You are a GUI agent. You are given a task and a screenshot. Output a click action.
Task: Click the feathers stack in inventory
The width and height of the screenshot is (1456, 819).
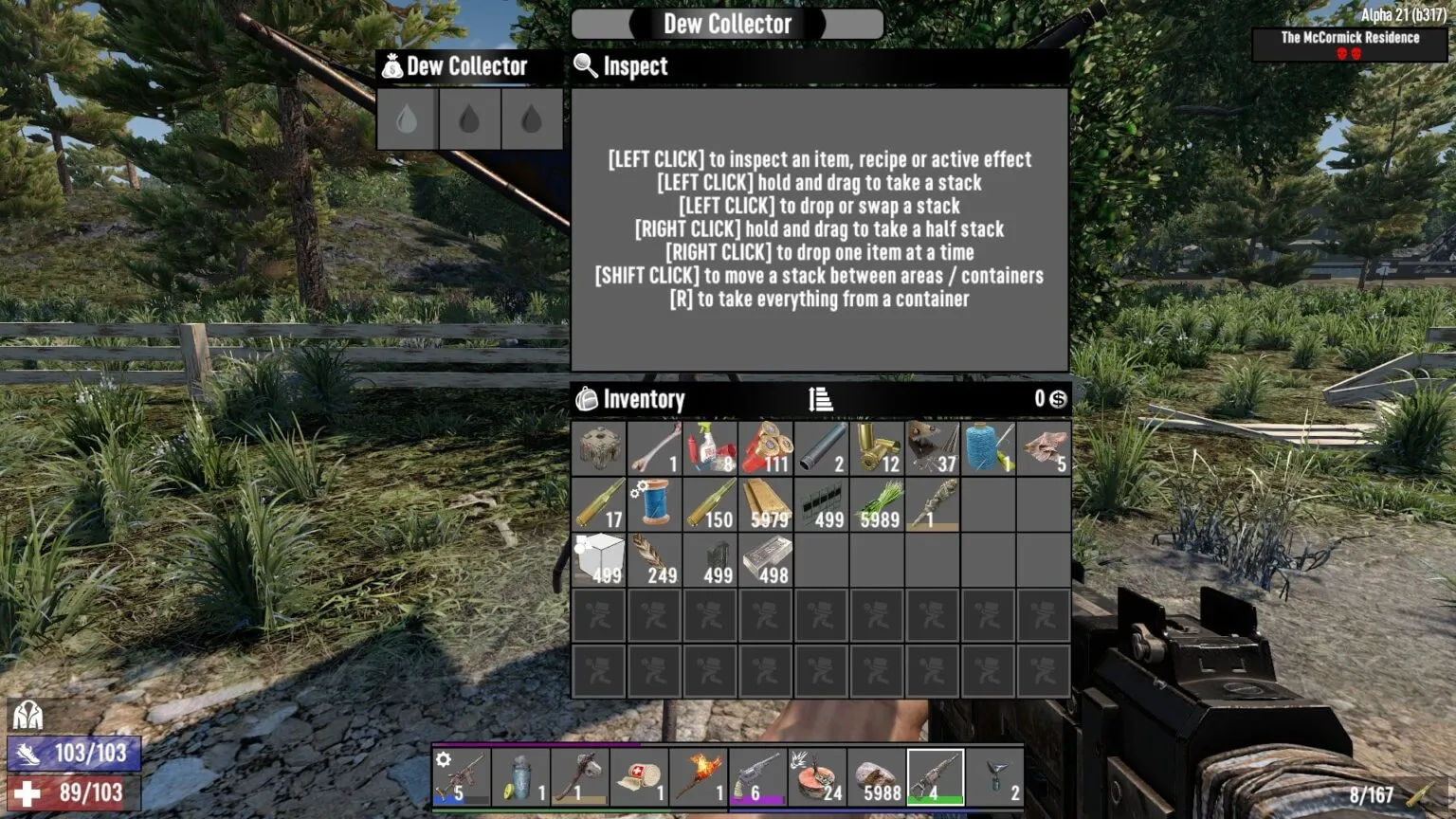click(654, 561)
